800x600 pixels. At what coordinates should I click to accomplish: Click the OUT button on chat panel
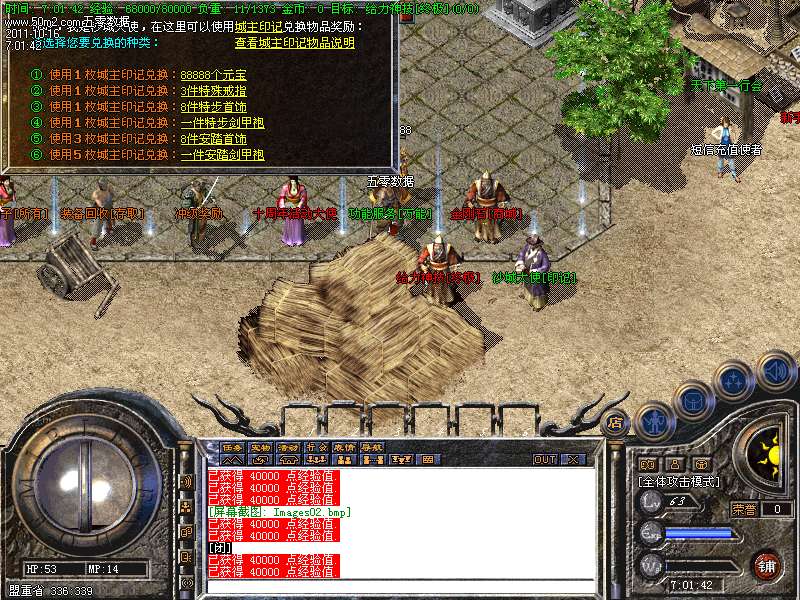point(545,460)
